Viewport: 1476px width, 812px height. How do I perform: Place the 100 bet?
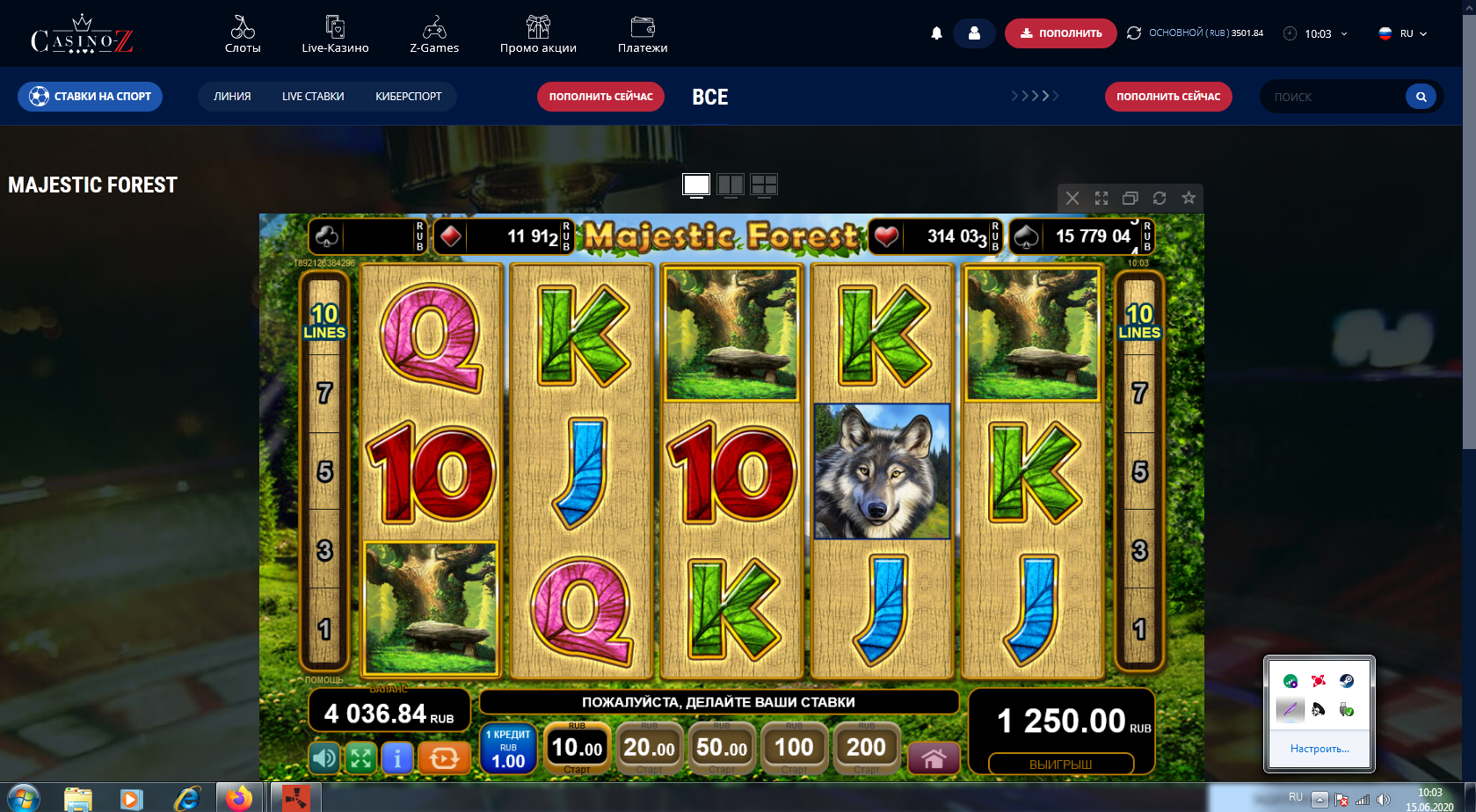[x=794, y=748]
